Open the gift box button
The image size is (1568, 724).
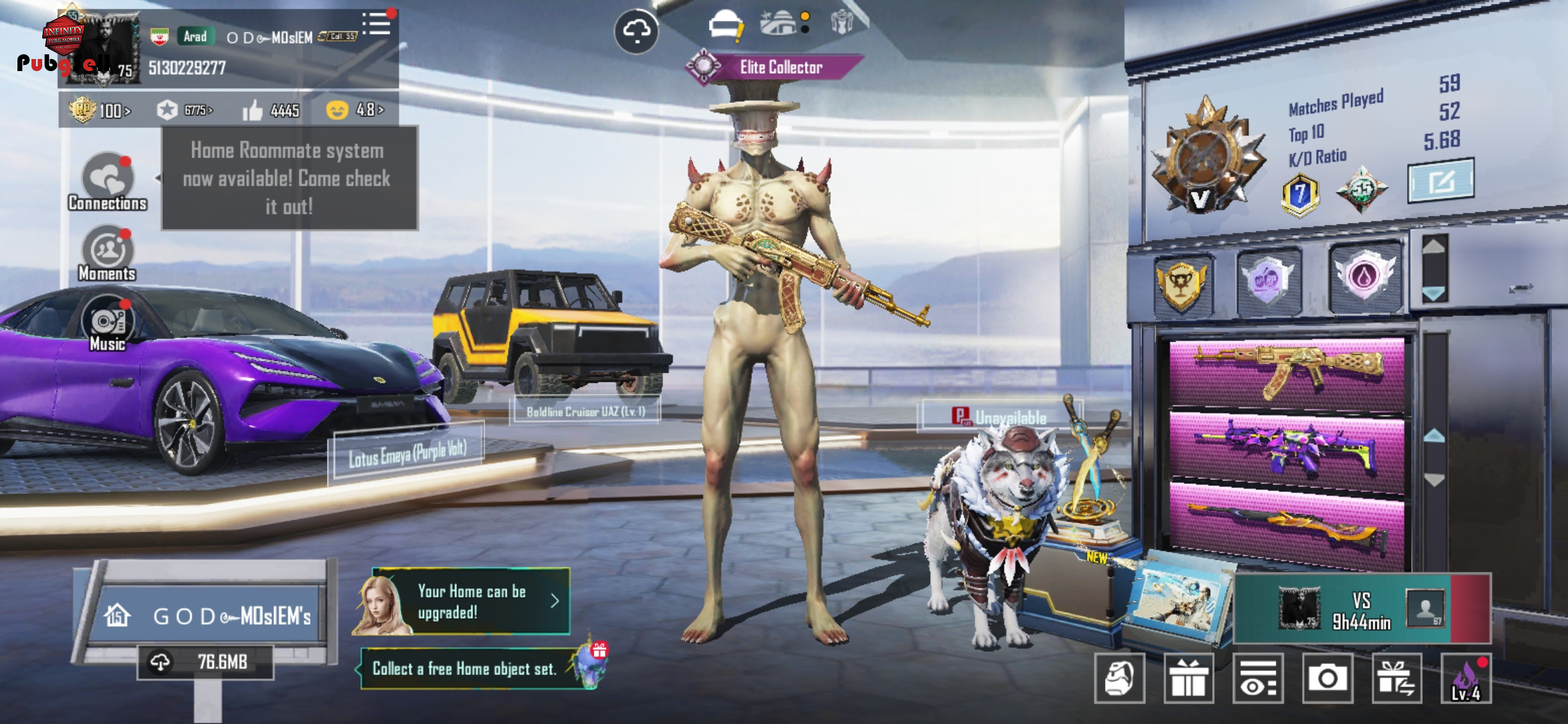tap(1189, 678)
